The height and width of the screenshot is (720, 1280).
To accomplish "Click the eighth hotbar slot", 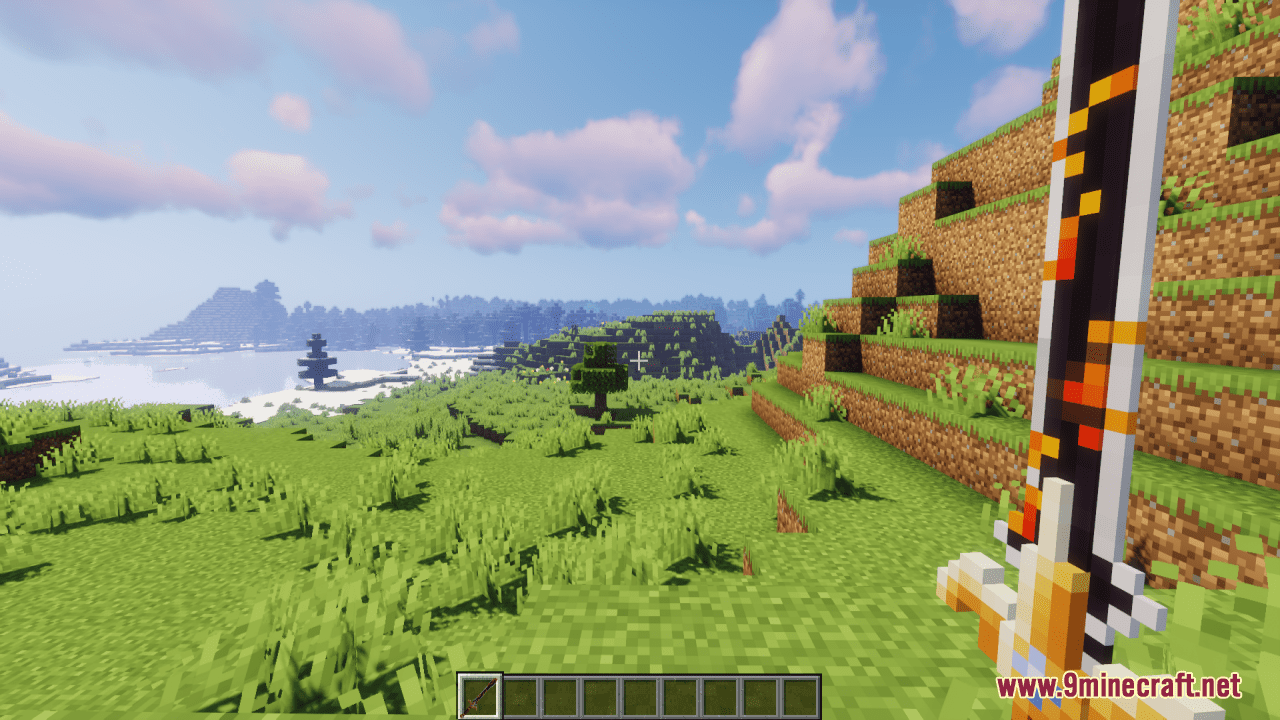I will [758, 695].
